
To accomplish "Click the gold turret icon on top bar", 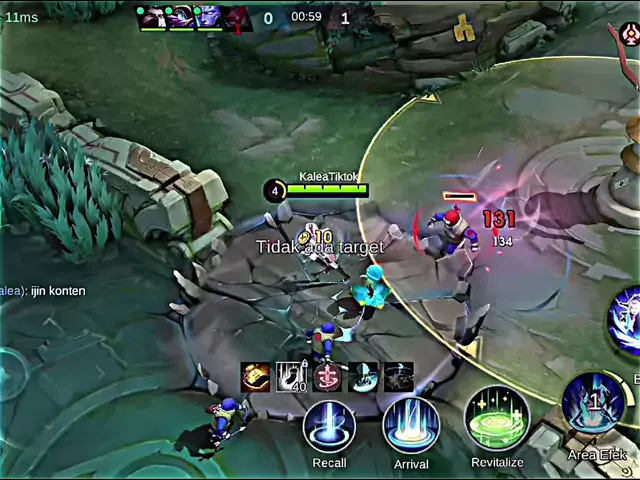I will (463, 30).
